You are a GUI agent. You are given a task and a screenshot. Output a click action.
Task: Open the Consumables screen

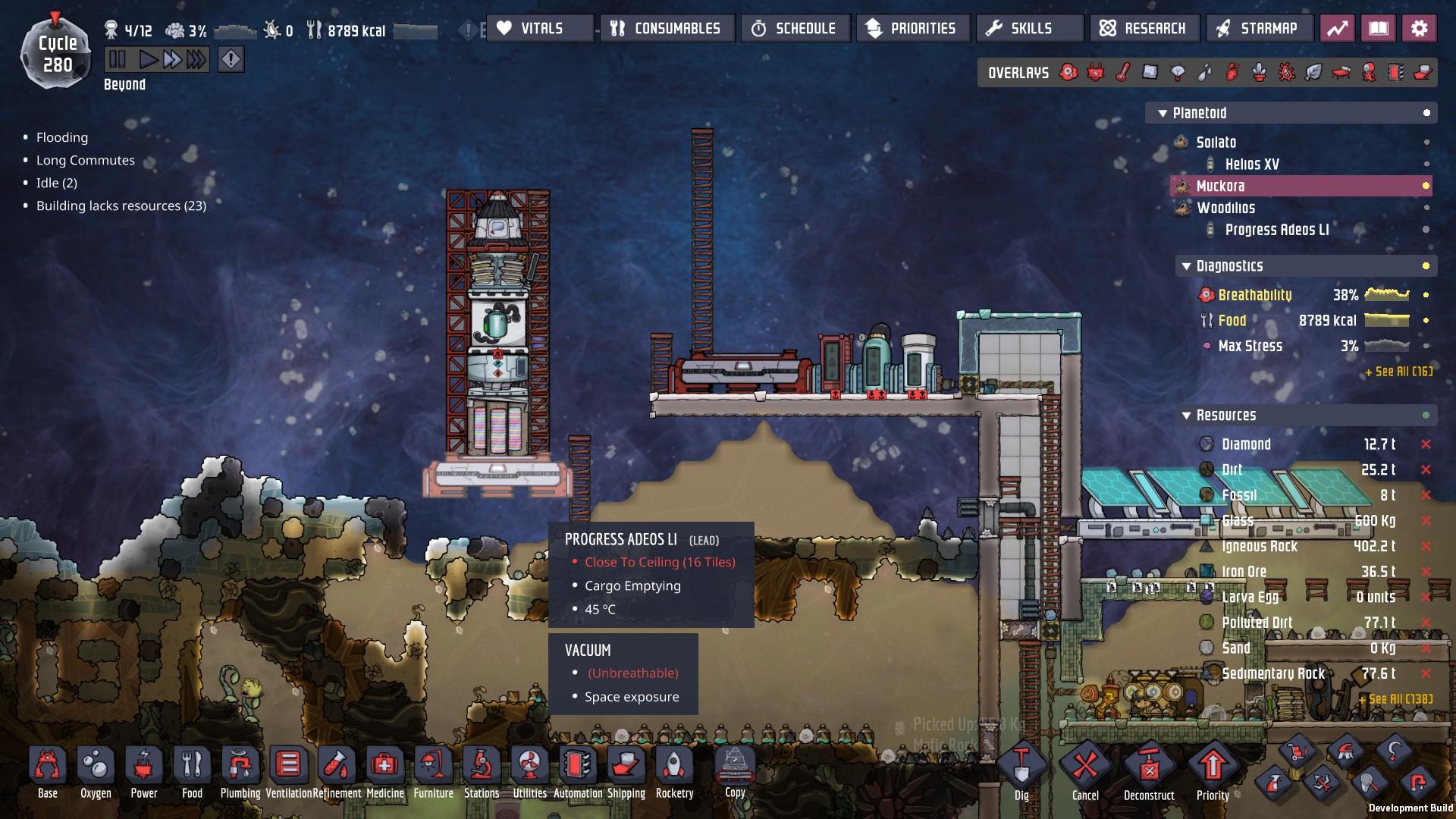coord(667,29)
